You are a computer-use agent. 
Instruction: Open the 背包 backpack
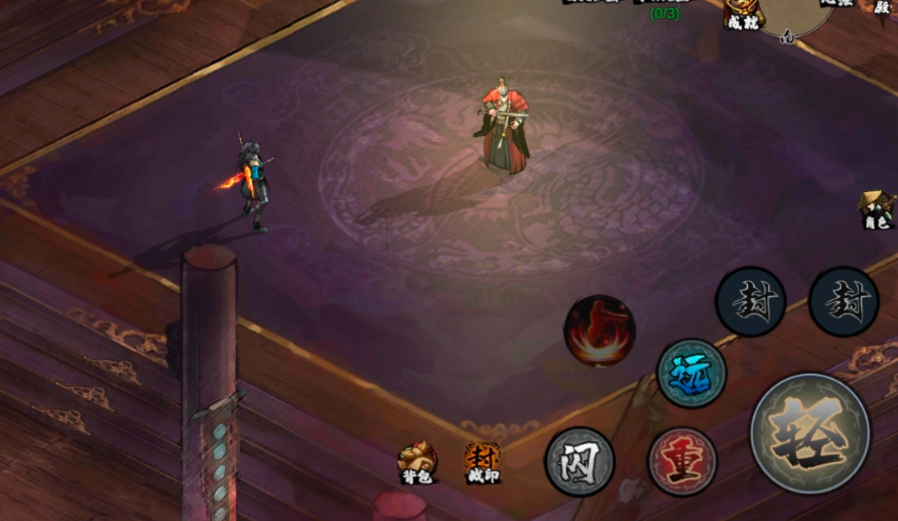[x=417, y=461]
